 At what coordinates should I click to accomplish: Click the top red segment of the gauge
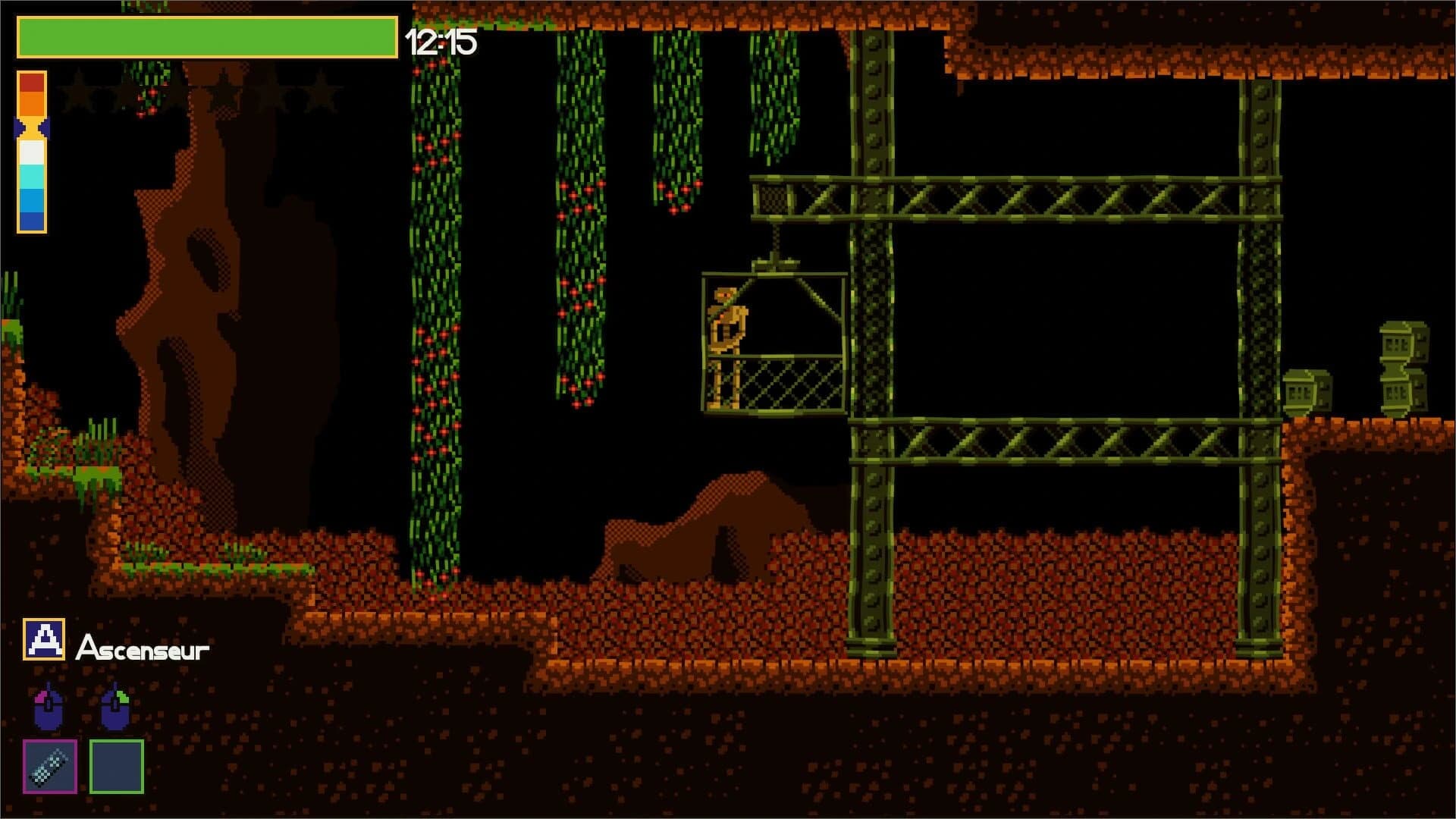pos(30,83)
